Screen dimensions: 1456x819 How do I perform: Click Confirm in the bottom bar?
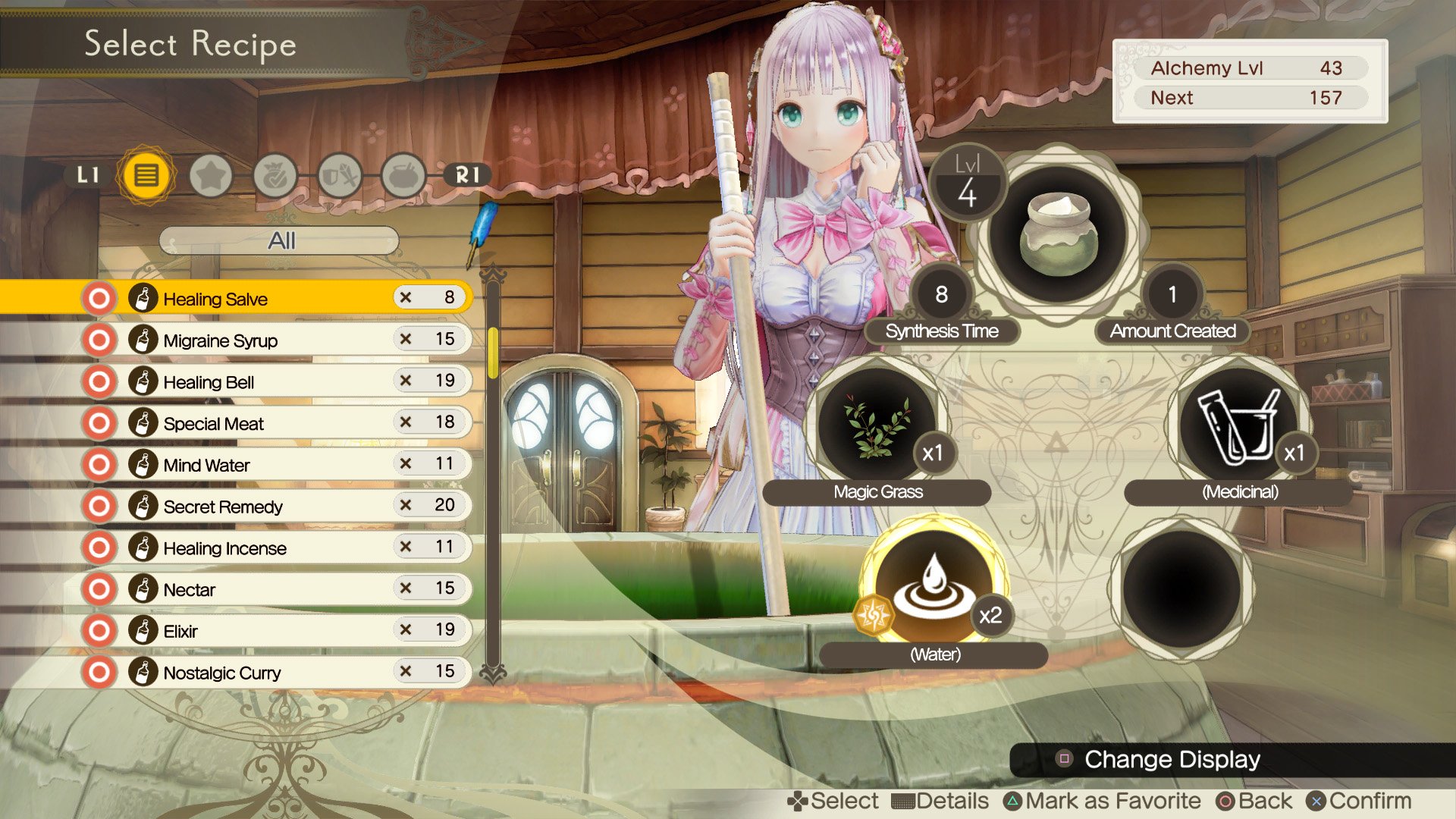[x=1357, y=799]
